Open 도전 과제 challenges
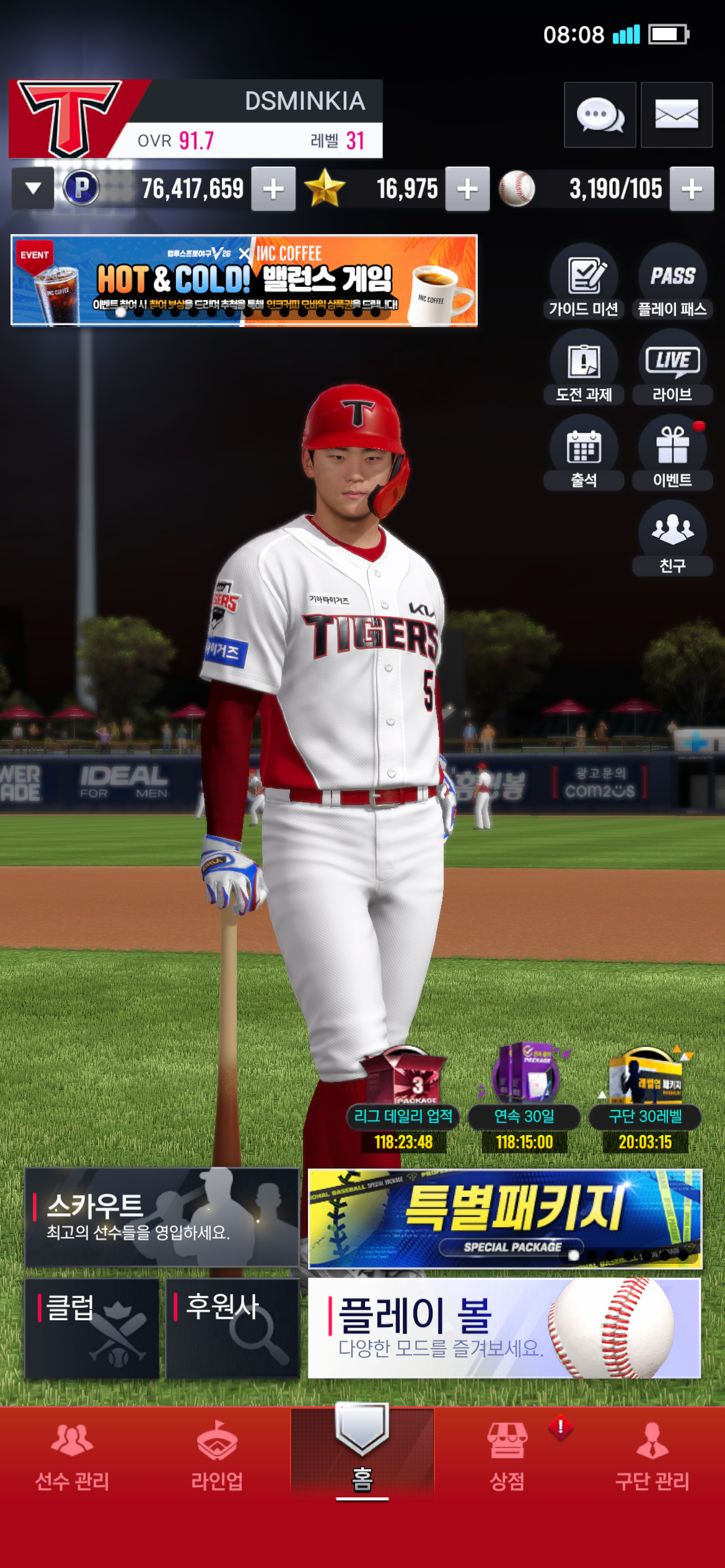 (584, 368)
